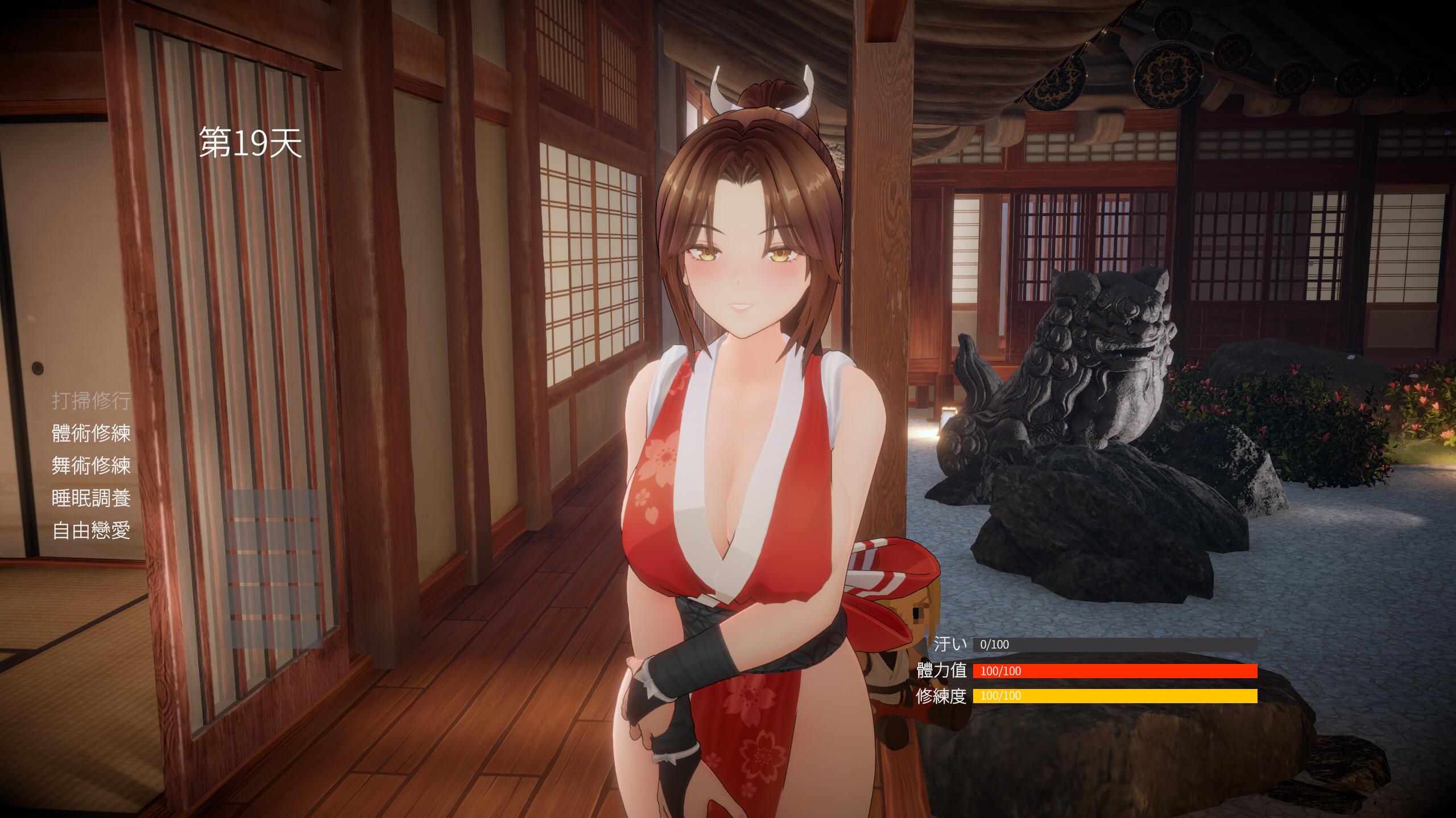The height and width of the screenshot is (818, 1456).
Task: Start the 舞術修練 activity
Action: point(91,466)
